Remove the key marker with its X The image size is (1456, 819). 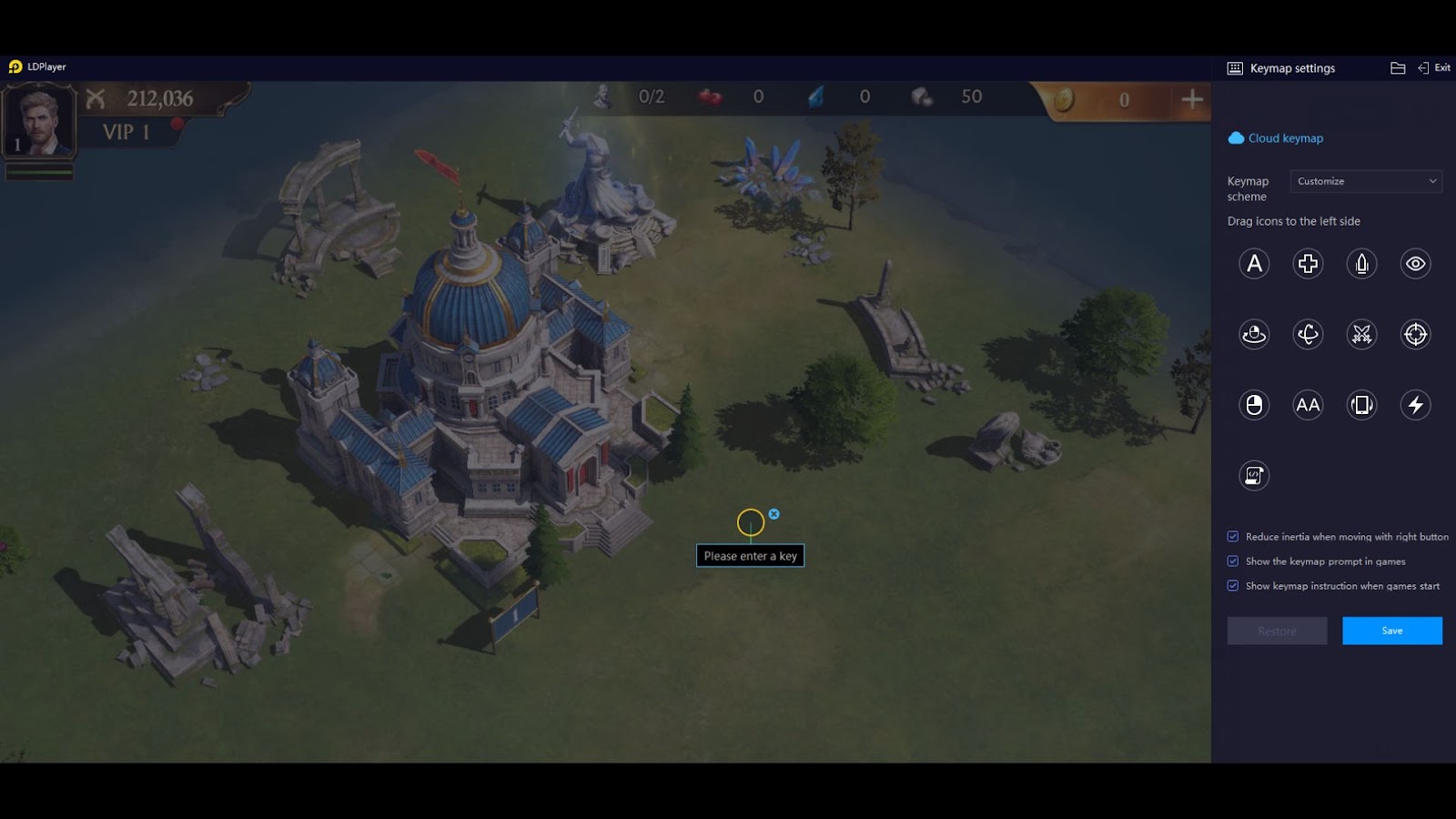(x=773, y=514)
